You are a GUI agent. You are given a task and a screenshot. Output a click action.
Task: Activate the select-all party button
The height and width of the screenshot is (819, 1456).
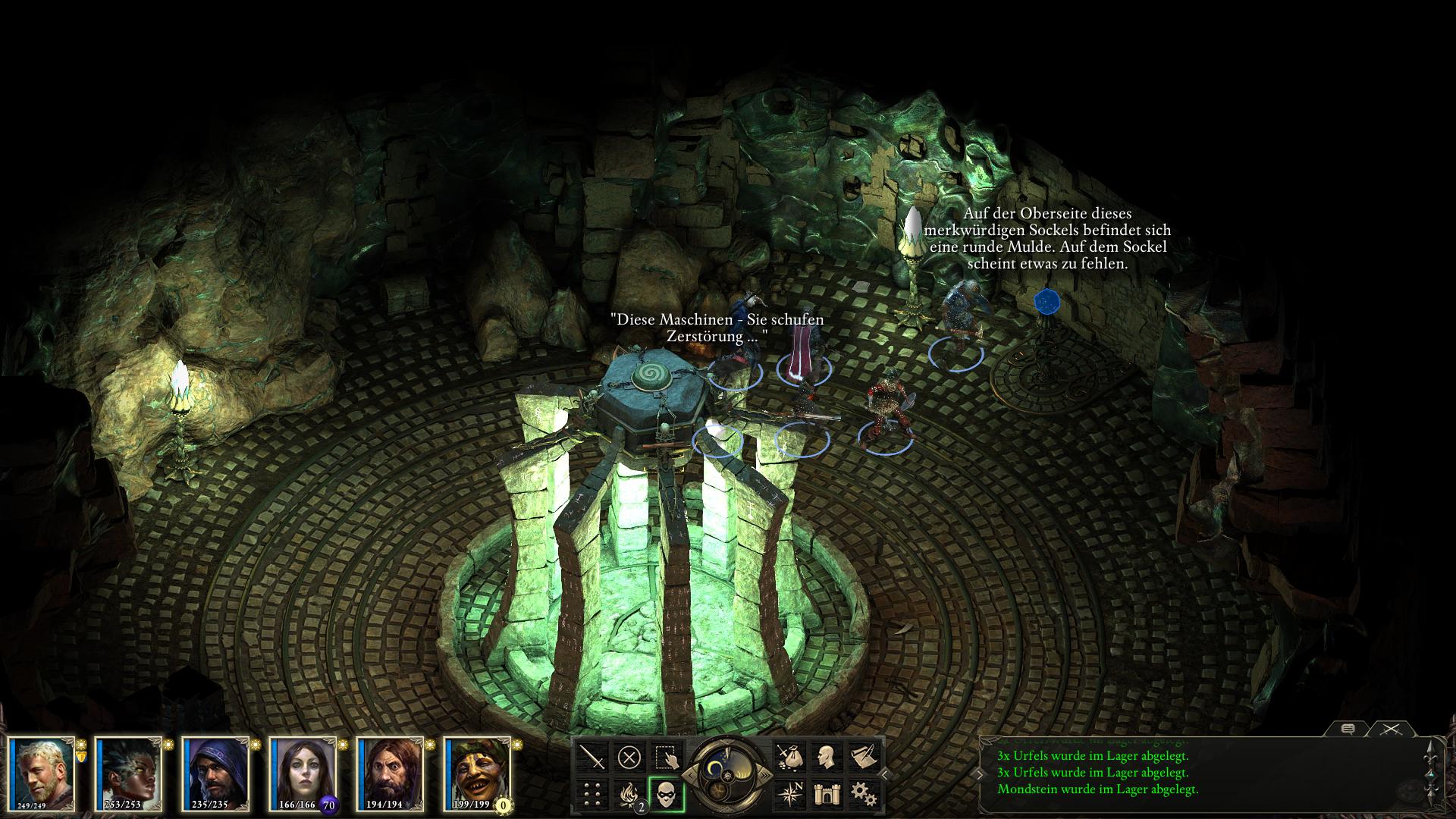[x=666, y=757]
